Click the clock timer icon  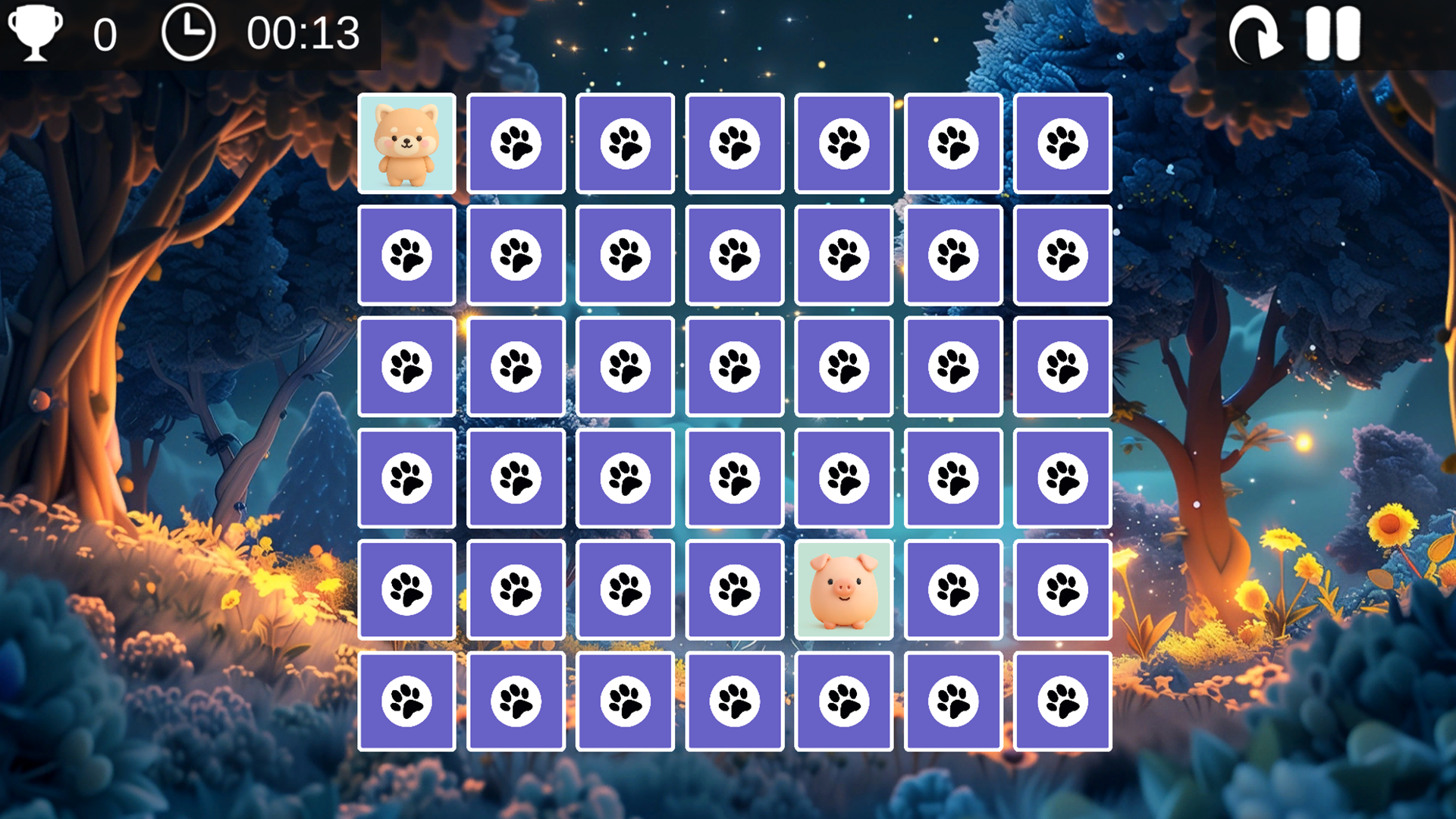point(190,33)
